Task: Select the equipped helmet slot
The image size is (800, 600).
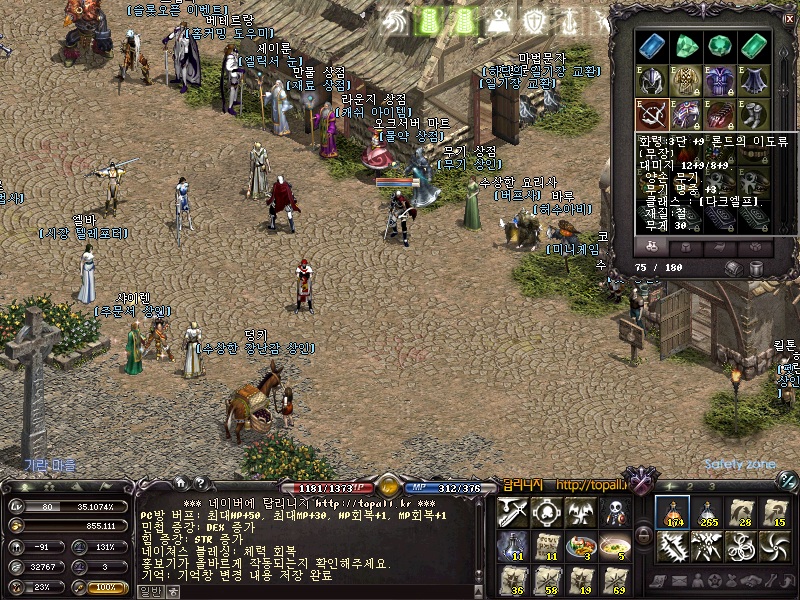Action: 653,81
